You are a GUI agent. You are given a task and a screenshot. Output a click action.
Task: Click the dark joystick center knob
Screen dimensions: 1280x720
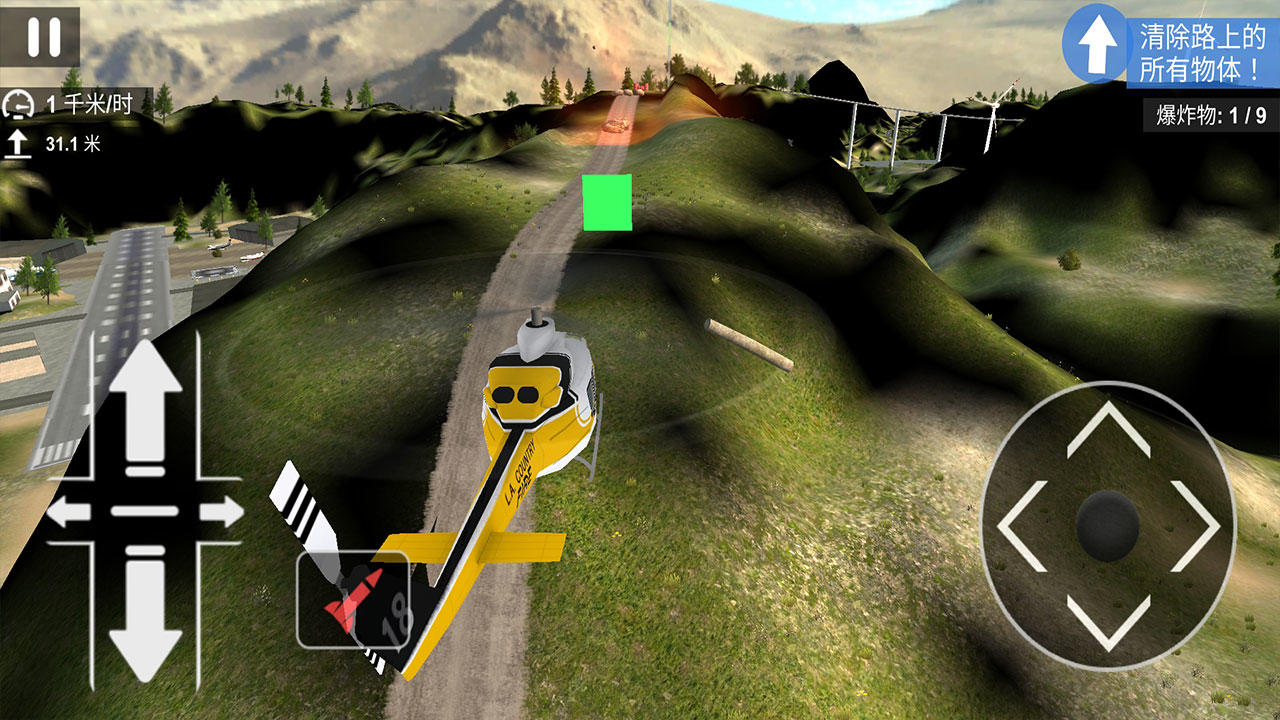1108,524
